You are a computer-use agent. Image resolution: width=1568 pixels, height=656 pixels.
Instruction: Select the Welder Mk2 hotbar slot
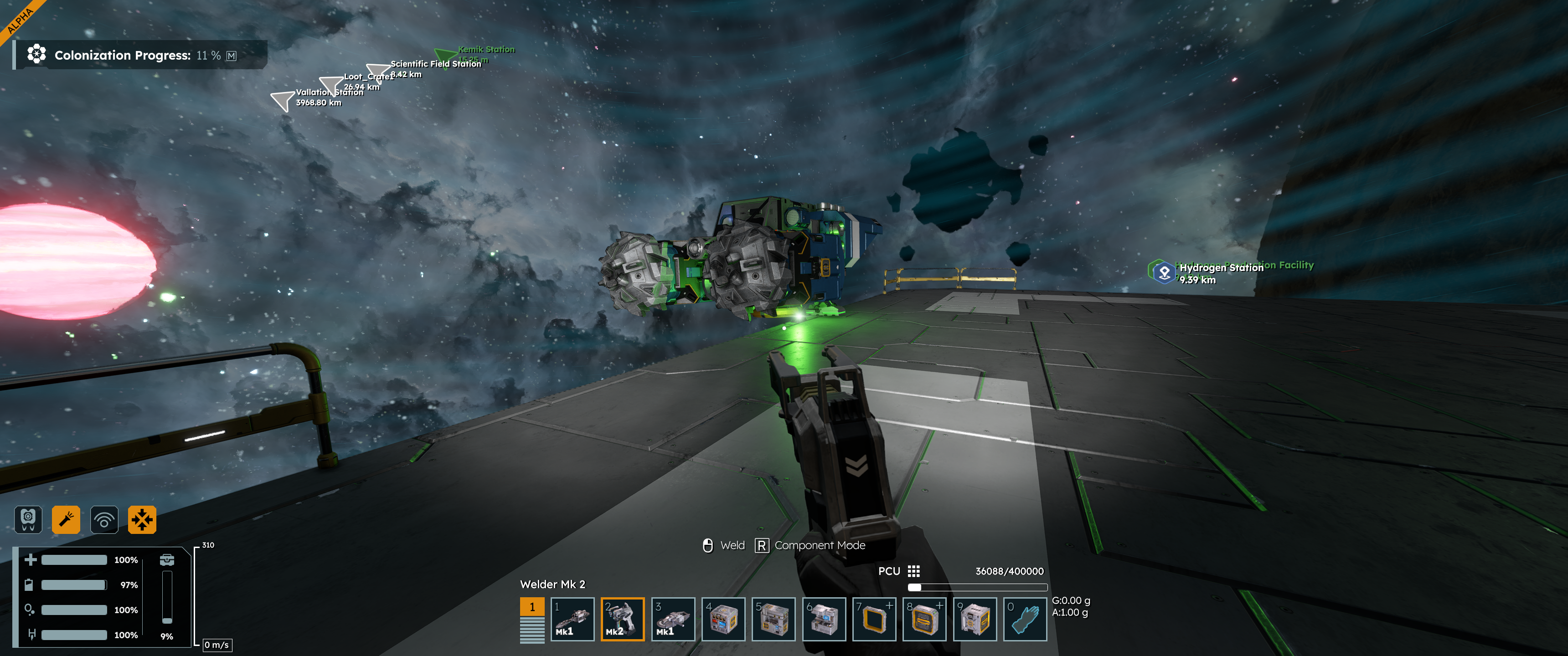(622, 619)
